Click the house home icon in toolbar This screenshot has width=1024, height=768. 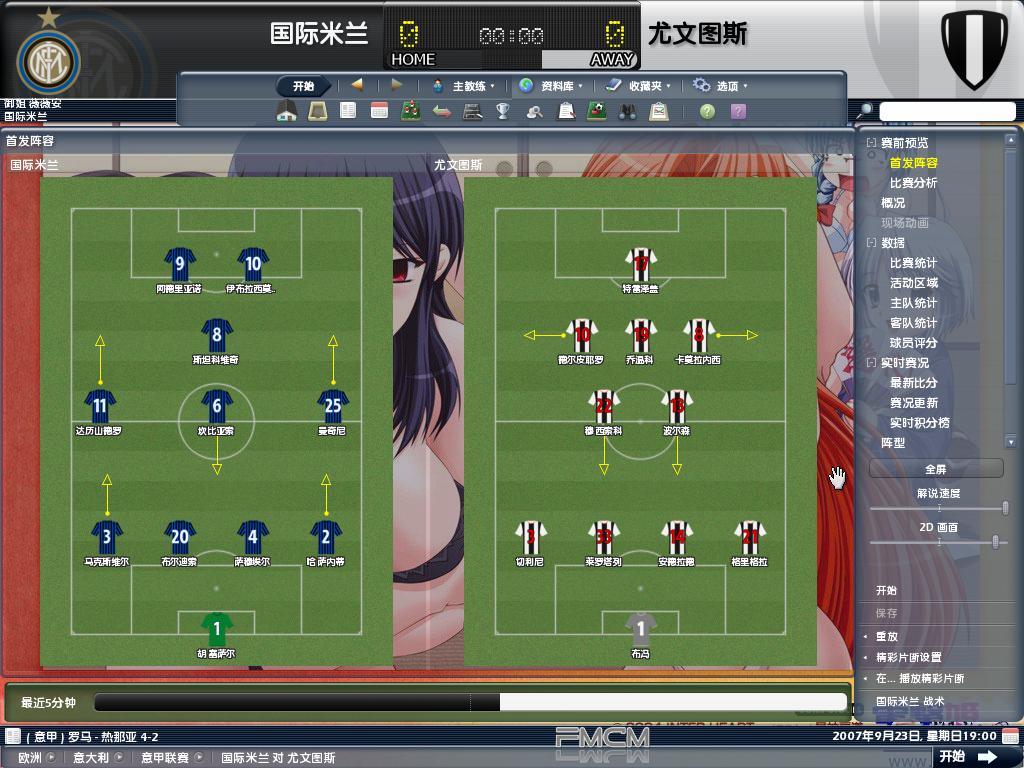(287, 112)
